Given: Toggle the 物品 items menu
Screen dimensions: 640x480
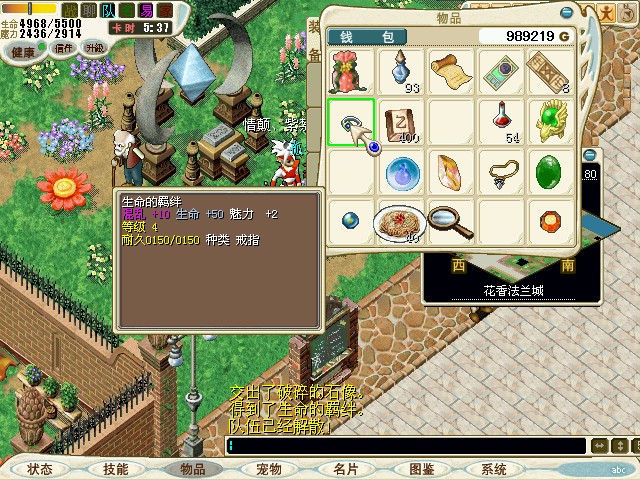Looking at the screenshot, I should point(192,468).
